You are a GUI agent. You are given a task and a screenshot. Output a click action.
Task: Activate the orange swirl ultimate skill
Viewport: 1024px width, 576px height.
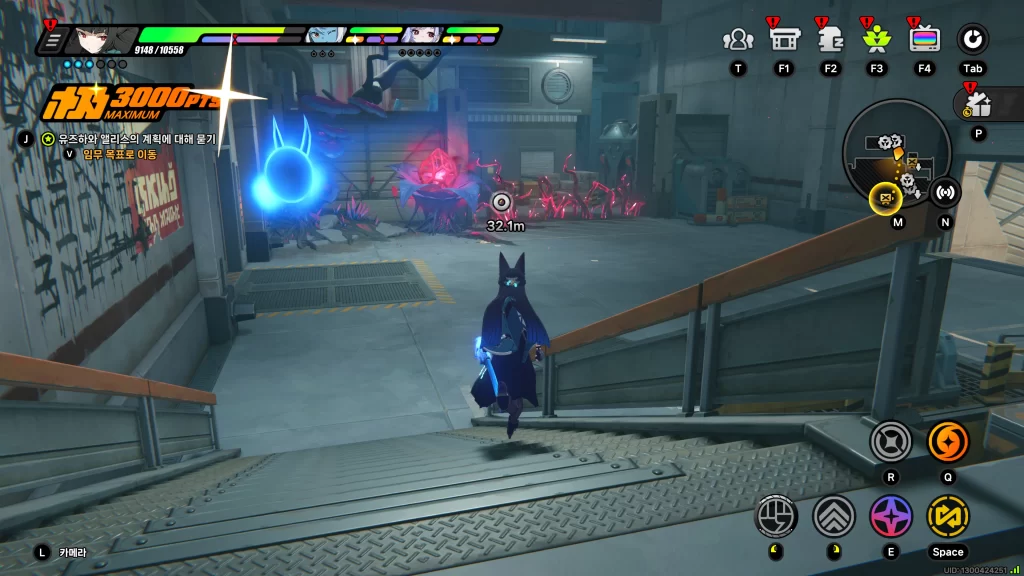[947, 441]
